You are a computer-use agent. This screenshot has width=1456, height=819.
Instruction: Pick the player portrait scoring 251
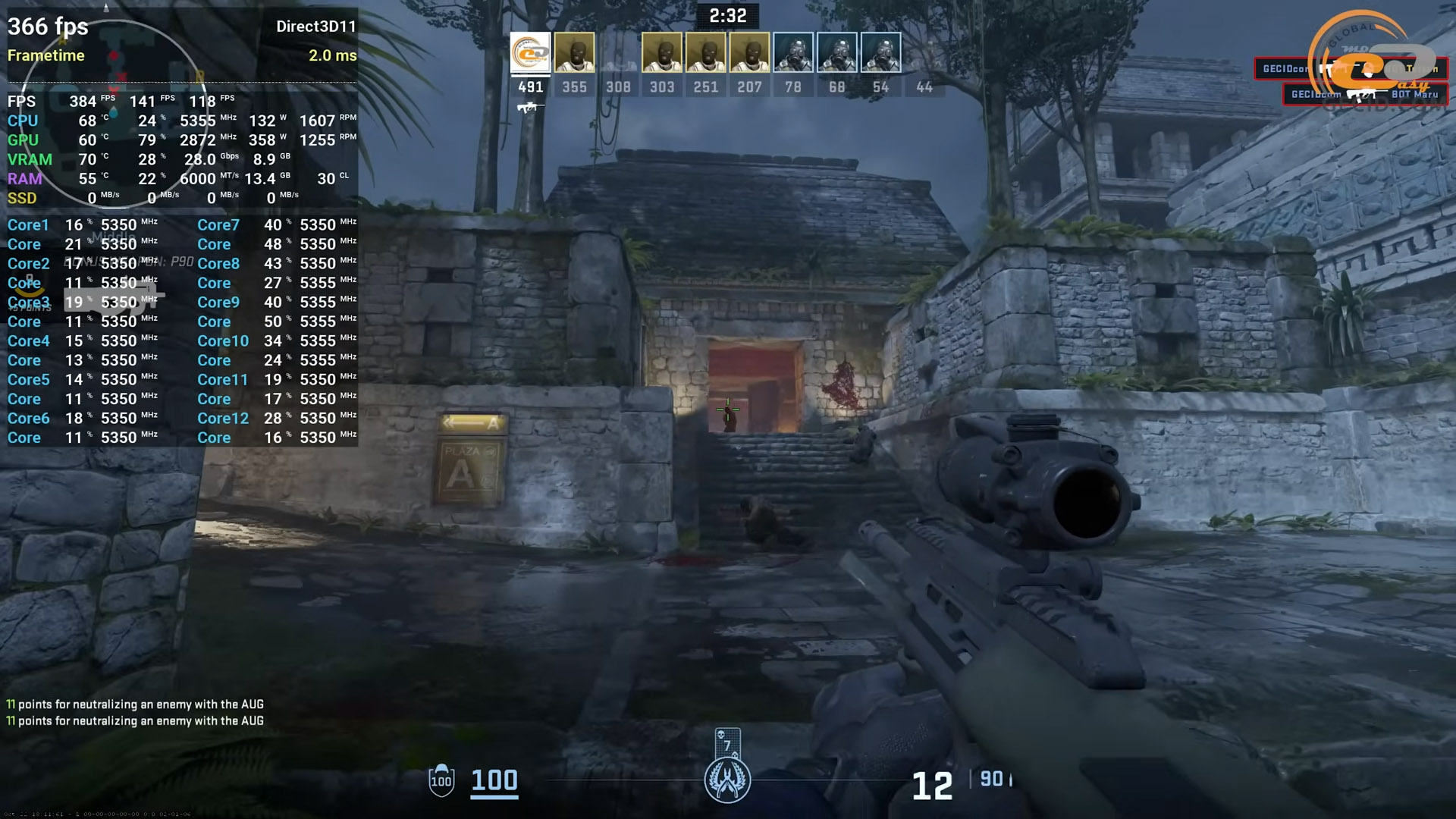coord(706,53)
